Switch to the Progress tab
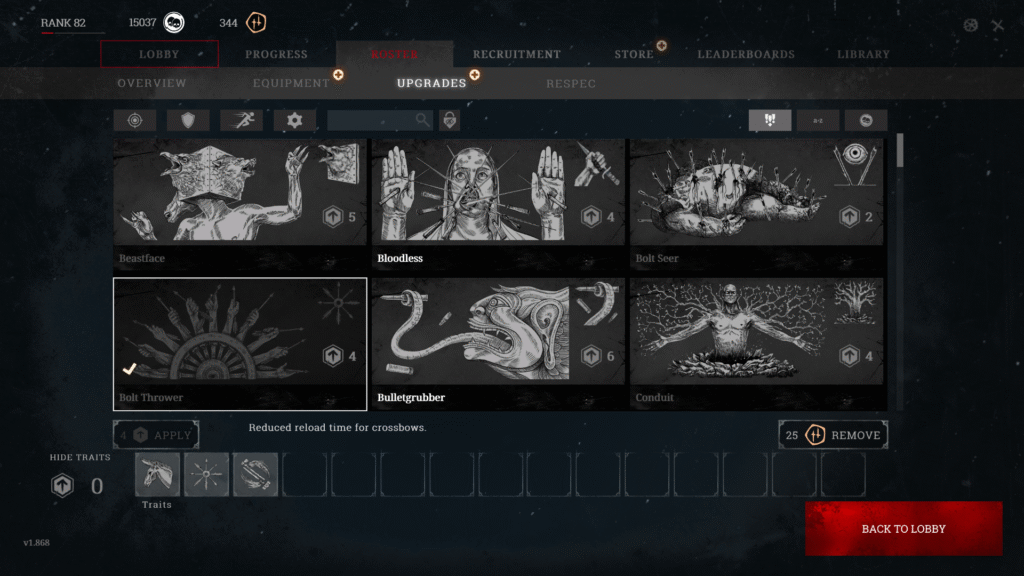 click(x=277, y=54)
